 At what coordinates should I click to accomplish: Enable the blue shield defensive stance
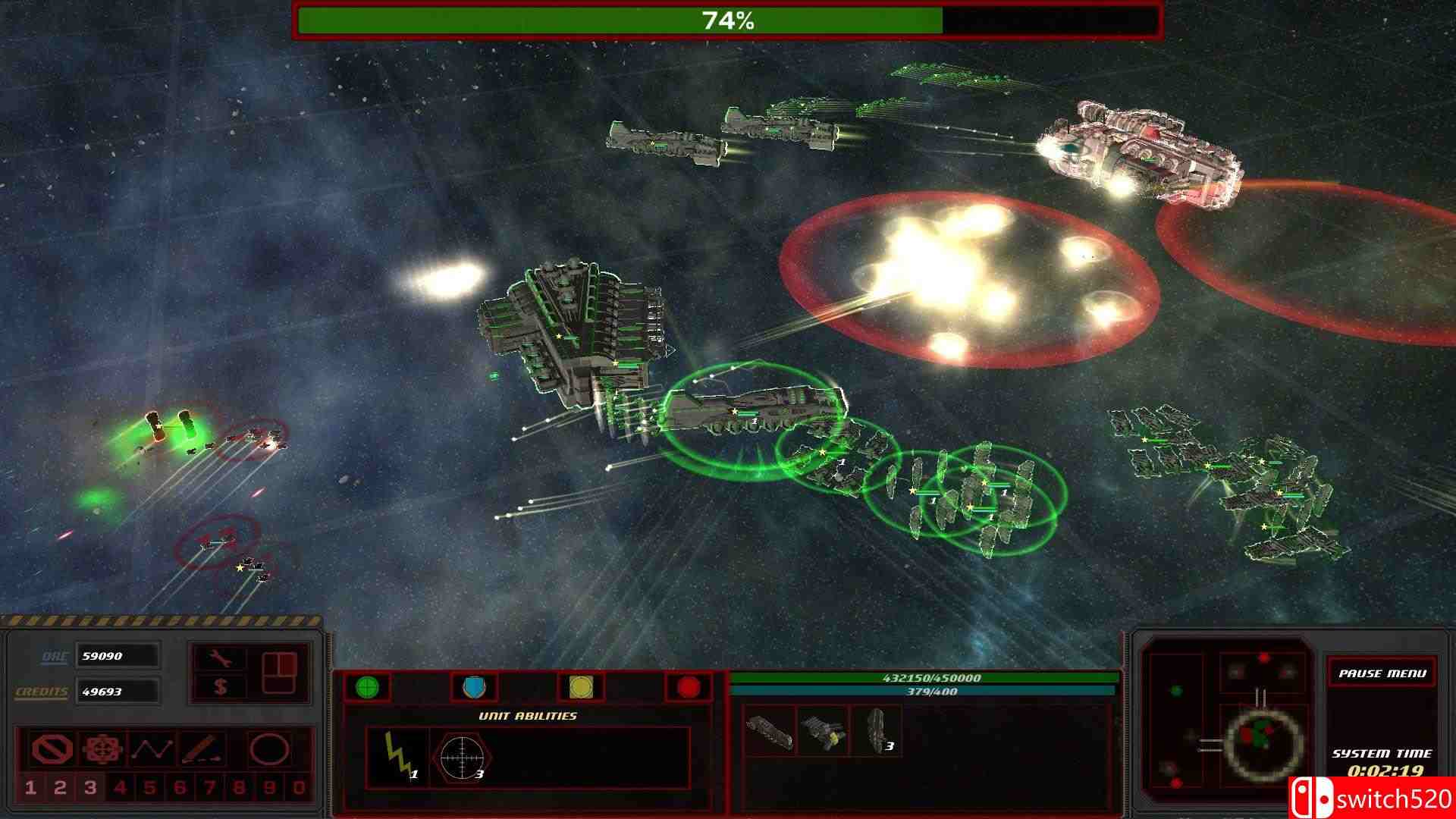[474, 687]
